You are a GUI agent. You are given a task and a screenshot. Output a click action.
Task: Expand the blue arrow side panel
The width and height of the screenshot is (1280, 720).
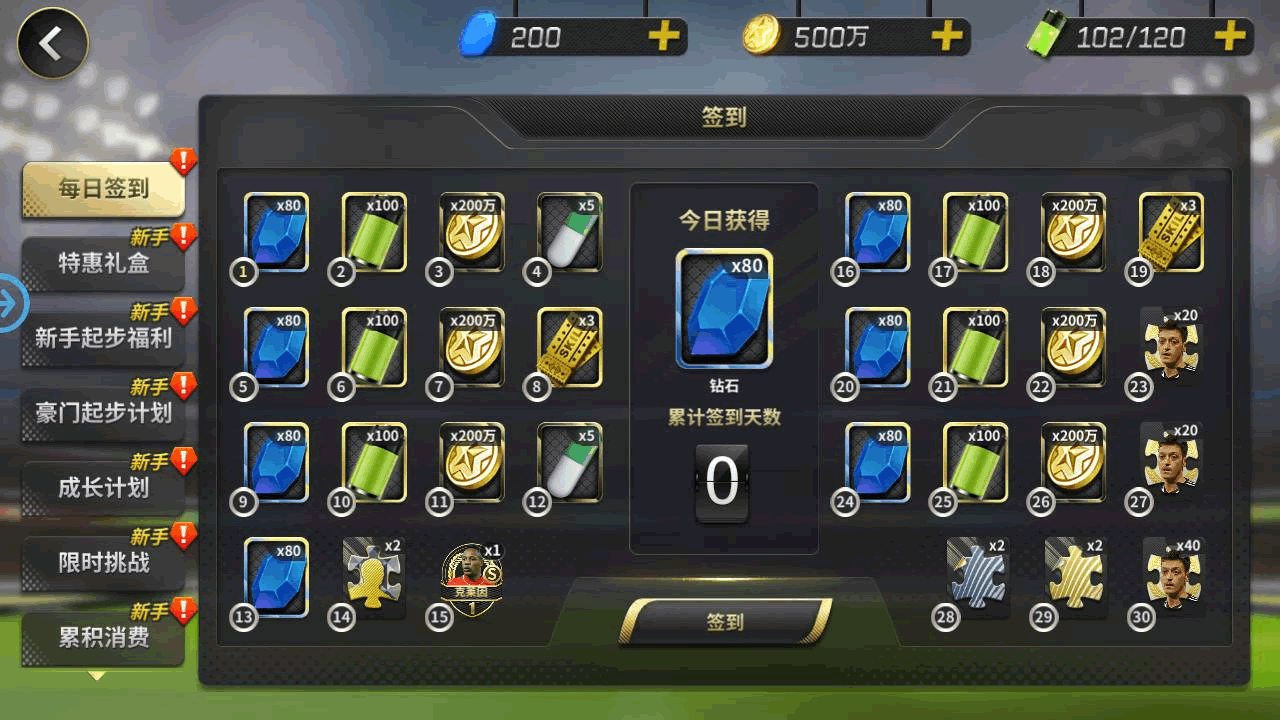pyautogui.click(x=12, y=302)
